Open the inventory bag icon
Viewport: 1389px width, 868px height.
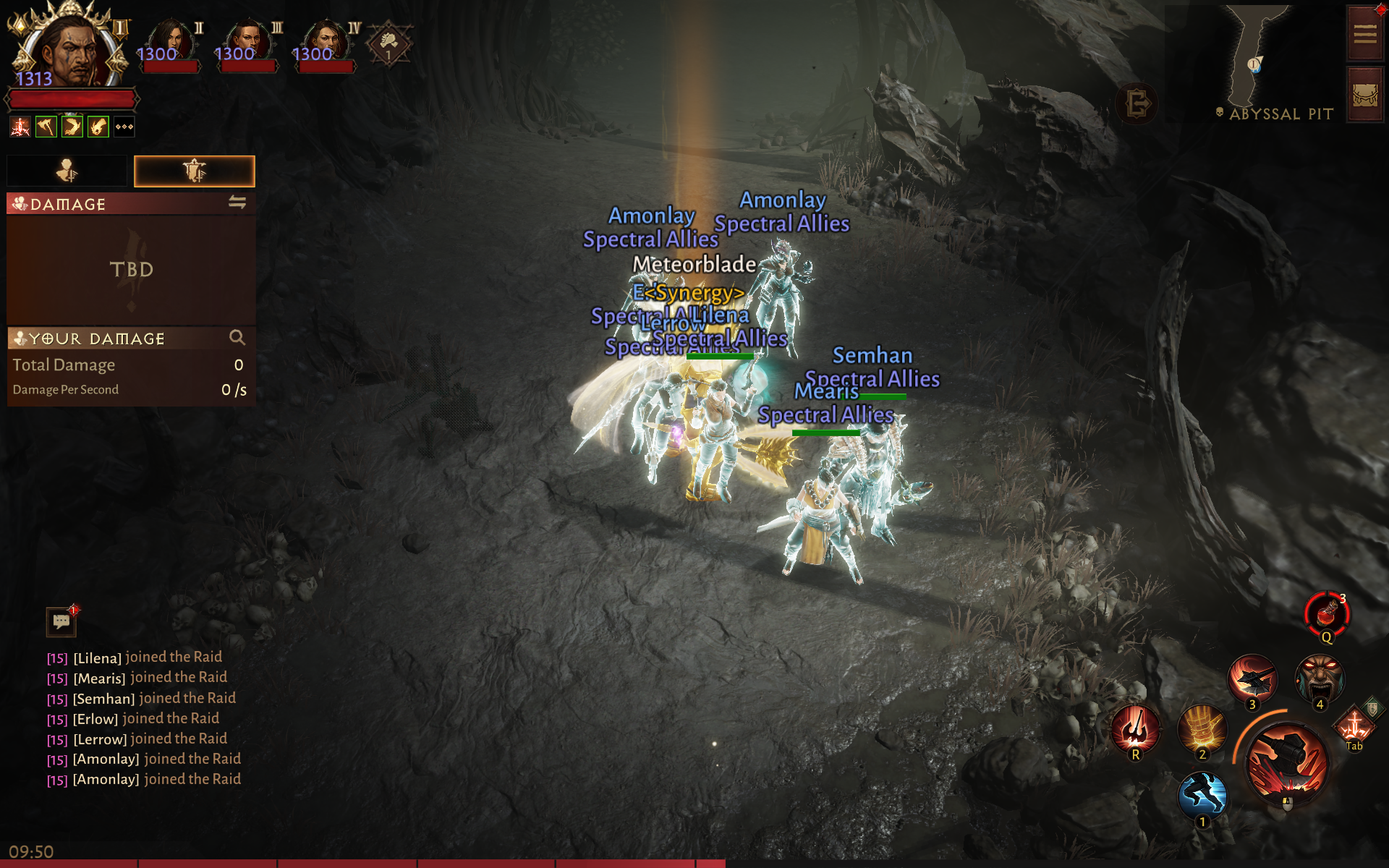tap(1364, 95)
